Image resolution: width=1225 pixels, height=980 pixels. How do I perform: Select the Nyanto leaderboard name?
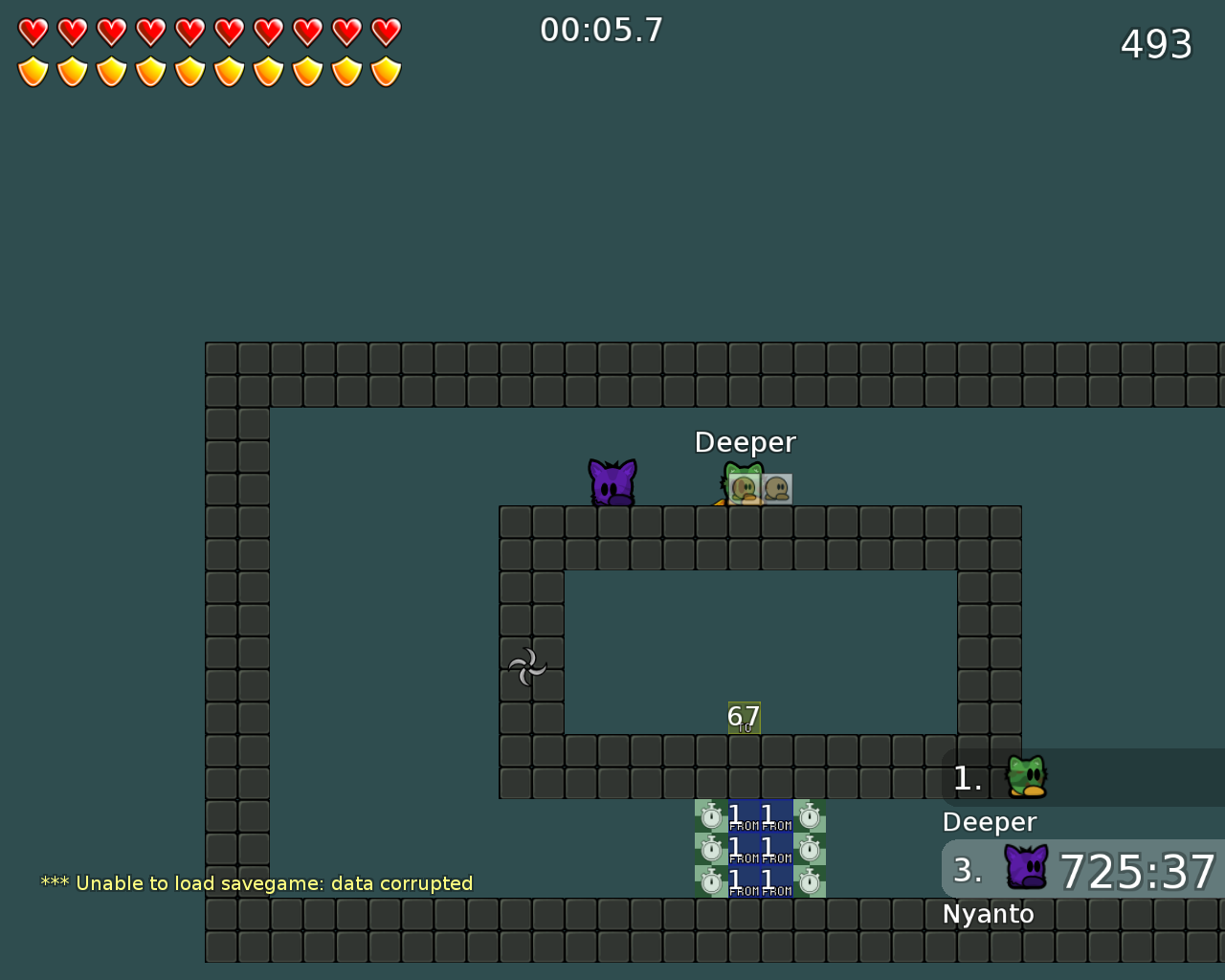tap(989, 913)
